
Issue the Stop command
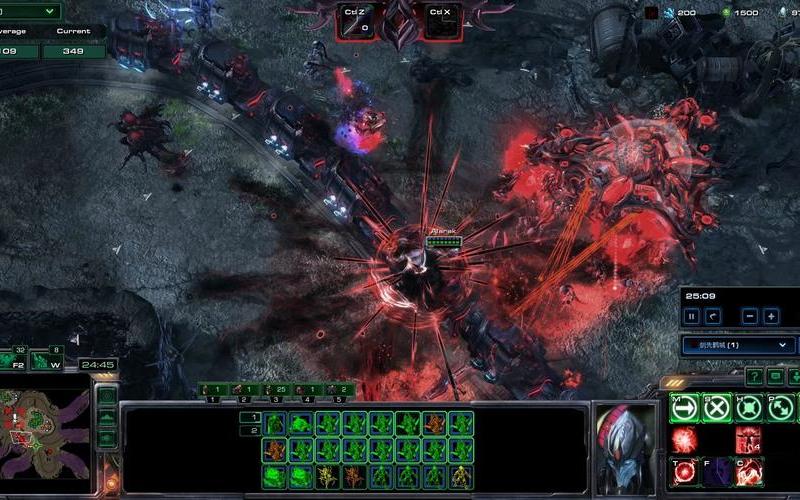pyautogui.click(x=716, y=408)
